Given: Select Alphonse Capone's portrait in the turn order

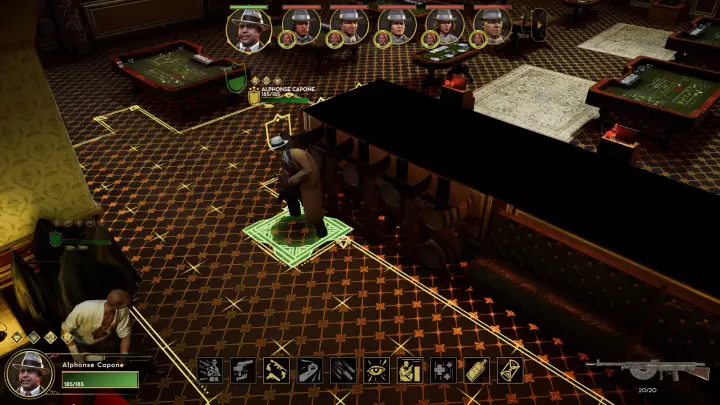Looking at the screenshot, I should point(249,28).
